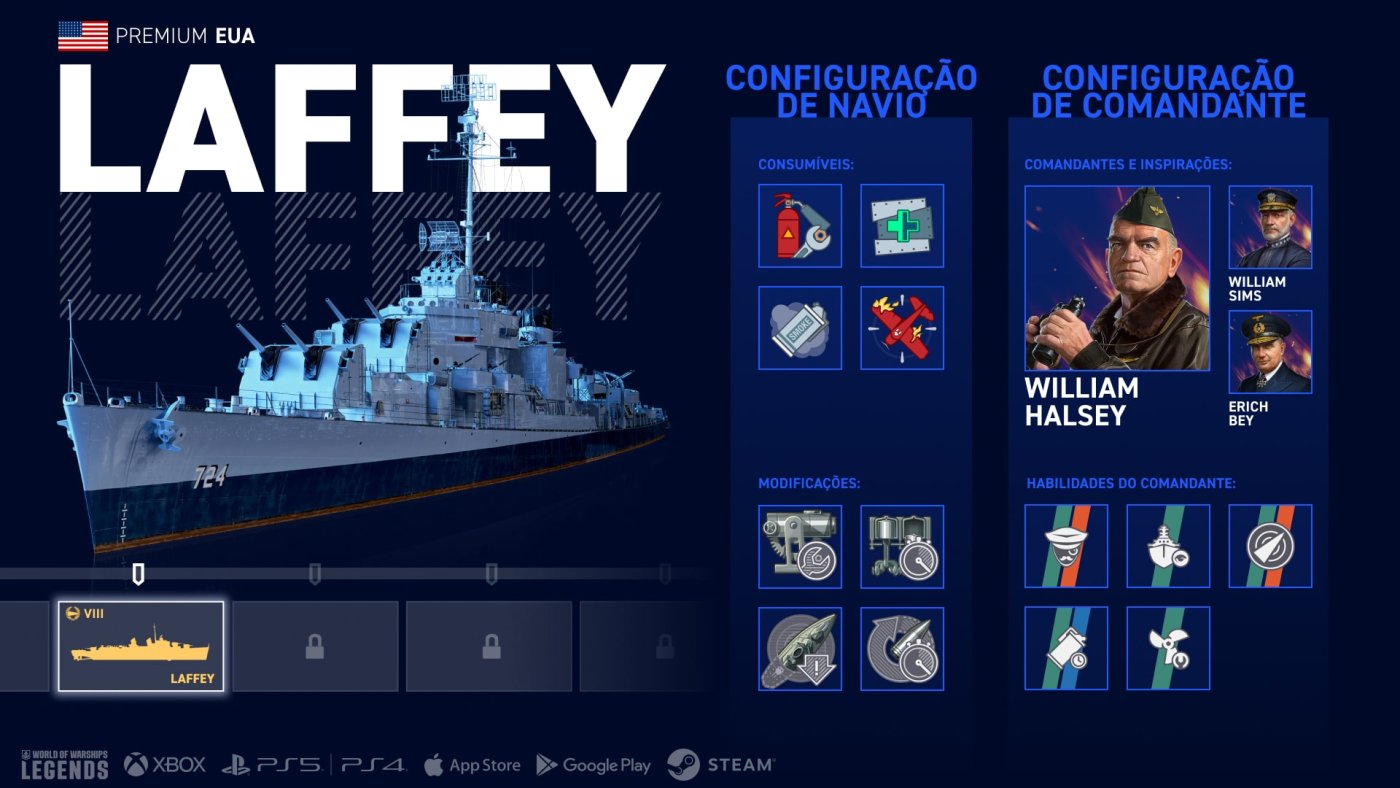
Task: Select the ship hull down-arrow modification
Action: click(x=799, y=648)
